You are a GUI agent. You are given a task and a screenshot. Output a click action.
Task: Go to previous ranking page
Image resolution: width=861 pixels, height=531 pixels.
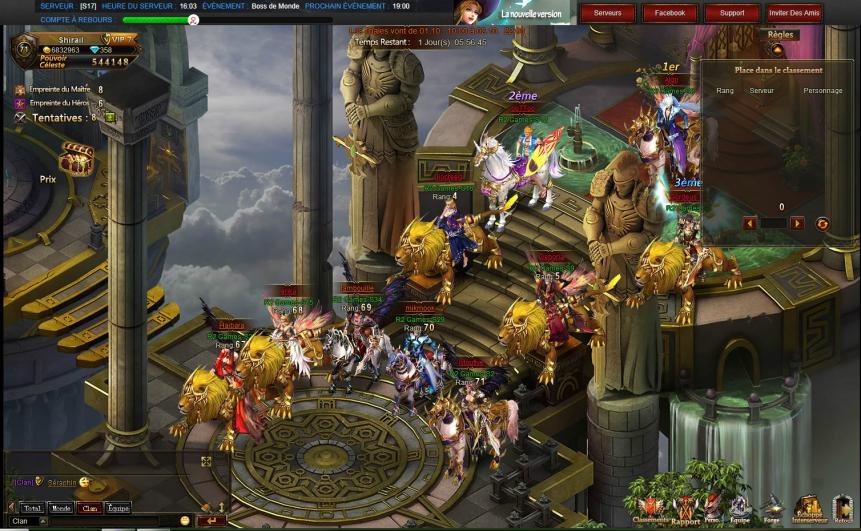[x=750, y=224]
